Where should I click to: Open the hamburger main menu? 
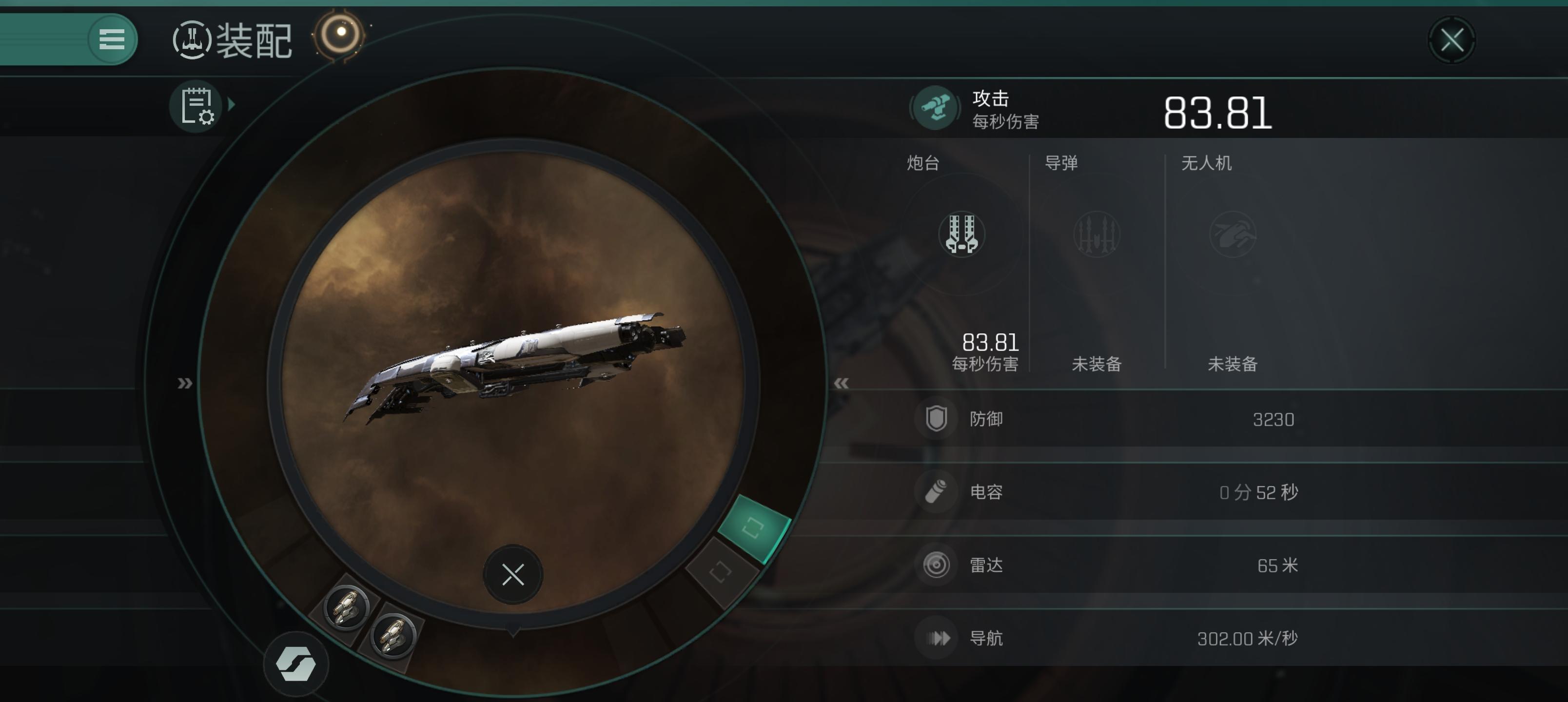pyautogui.click(x=111, y=39)
